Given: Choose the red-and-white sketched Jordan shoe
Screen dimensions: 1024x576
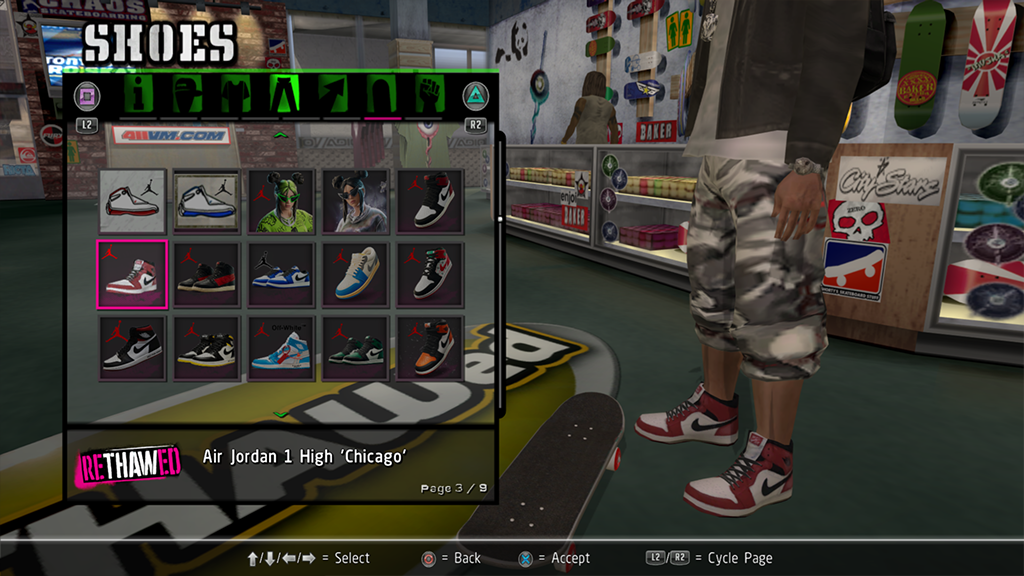Looking at the screenshot, I should tap(131, 201).
